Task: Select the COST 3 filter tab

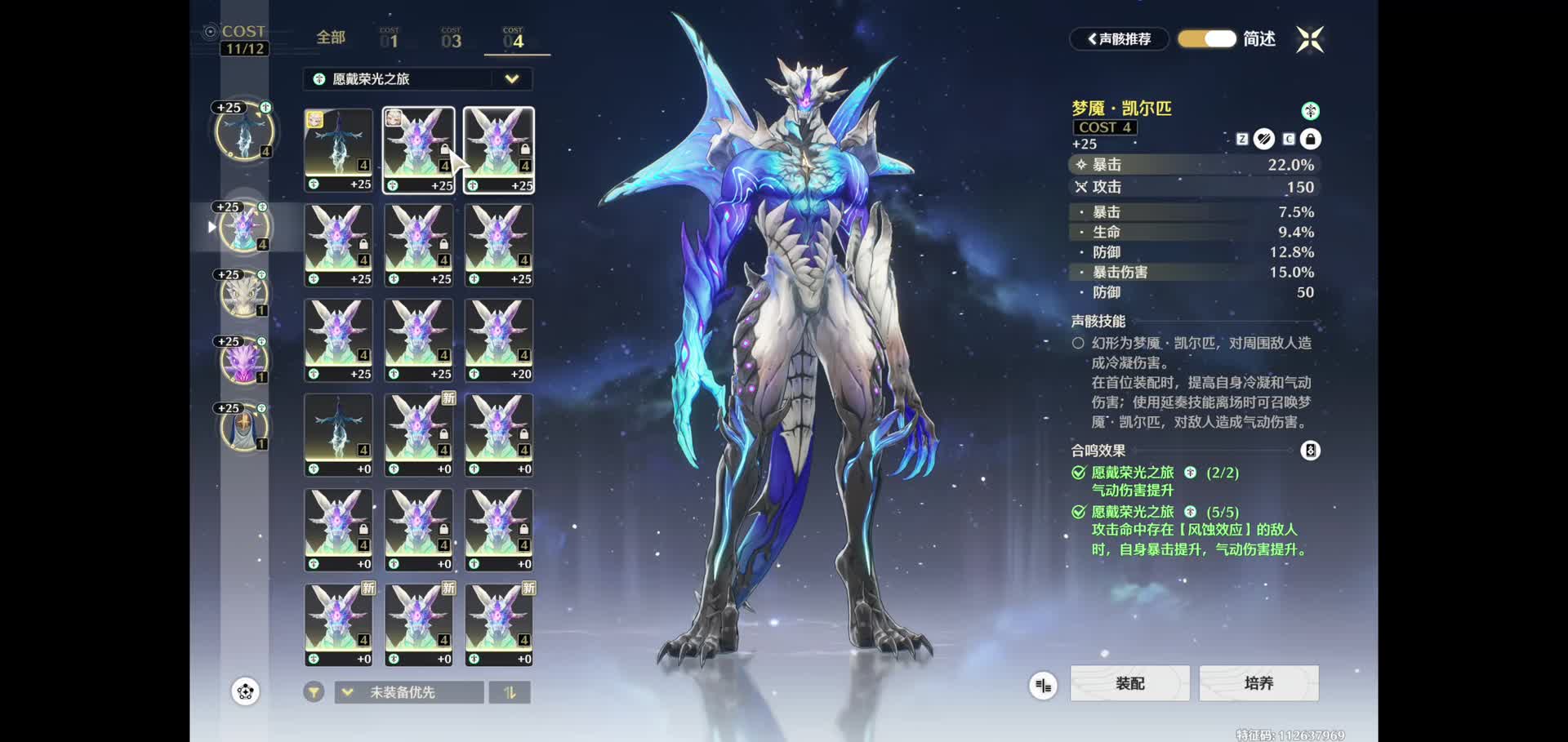Action: 451,38
